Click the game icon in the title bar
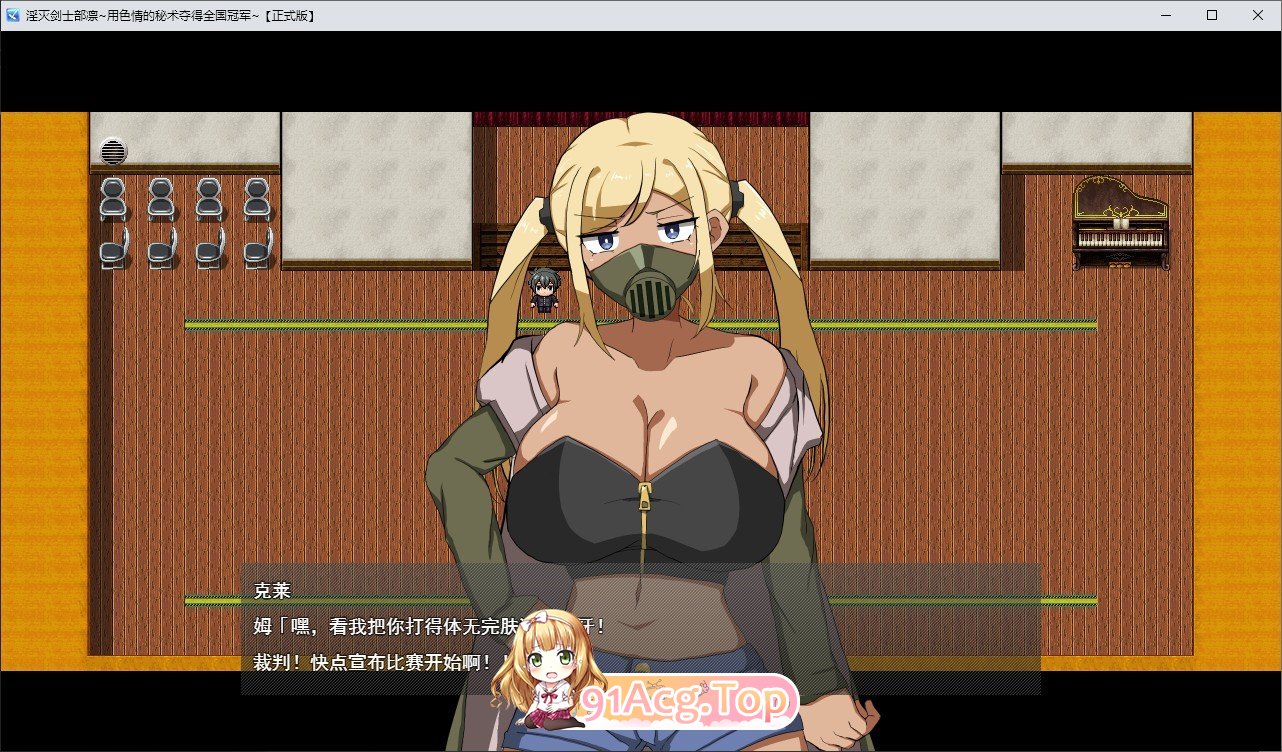 14,15
